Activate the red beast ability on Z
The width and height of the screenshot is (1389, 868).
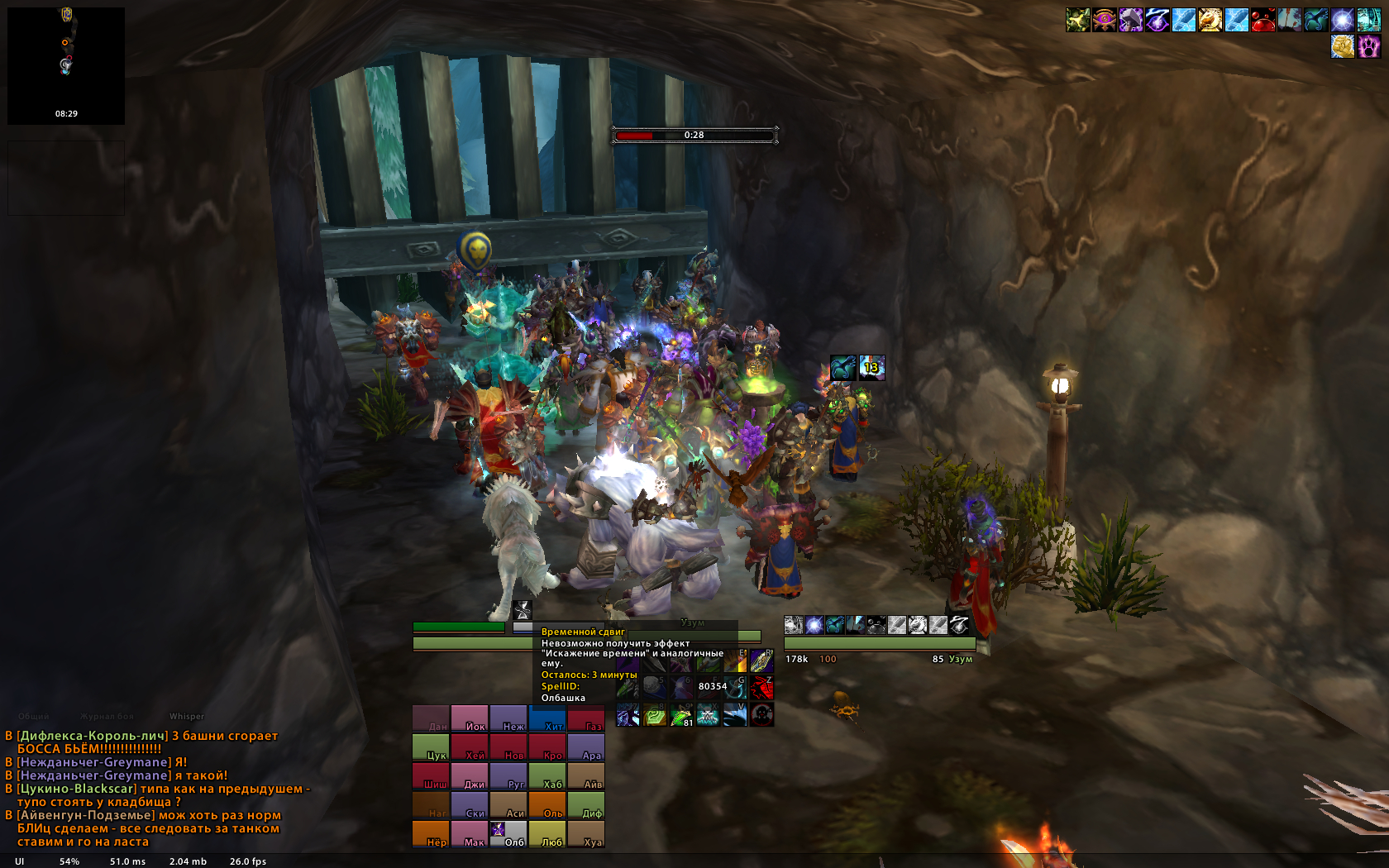[x=761, y=687]
